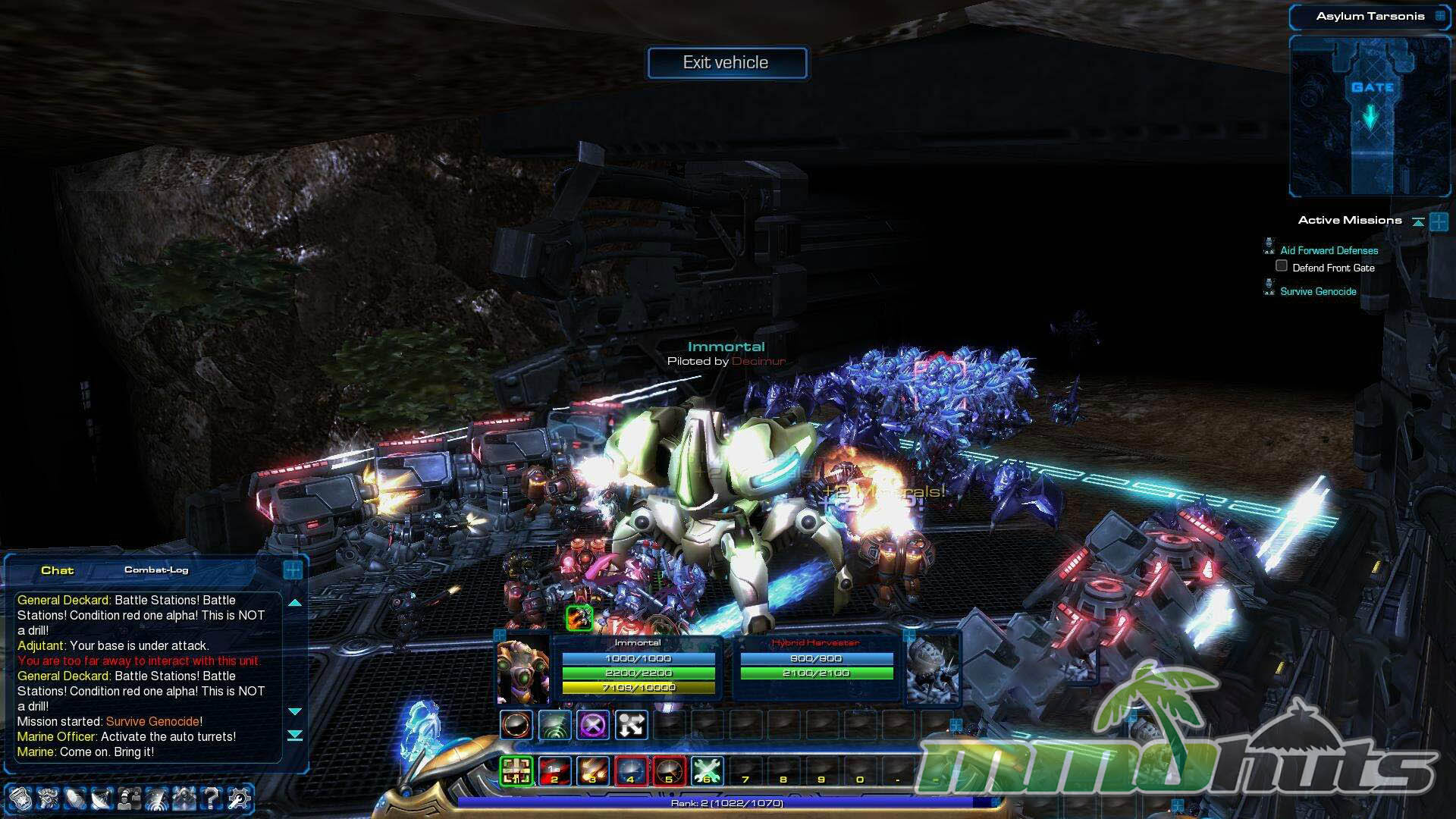Open the badge icon in the menu bar
The height and width of the screenshot is (819, 1456).
click(x=20, y=798)
